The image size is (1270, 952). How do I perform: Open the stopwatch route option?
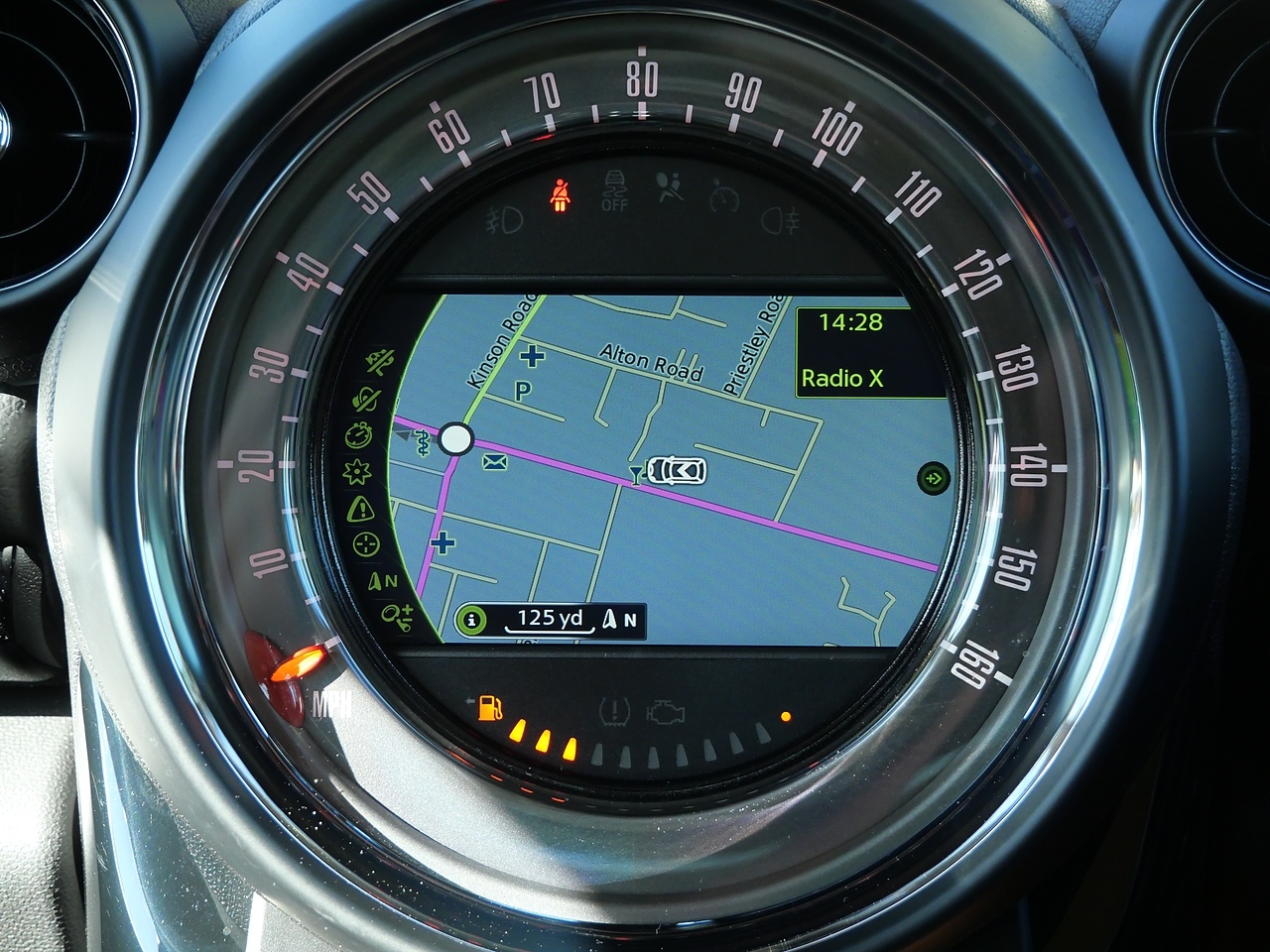click(x=358, y=435)
